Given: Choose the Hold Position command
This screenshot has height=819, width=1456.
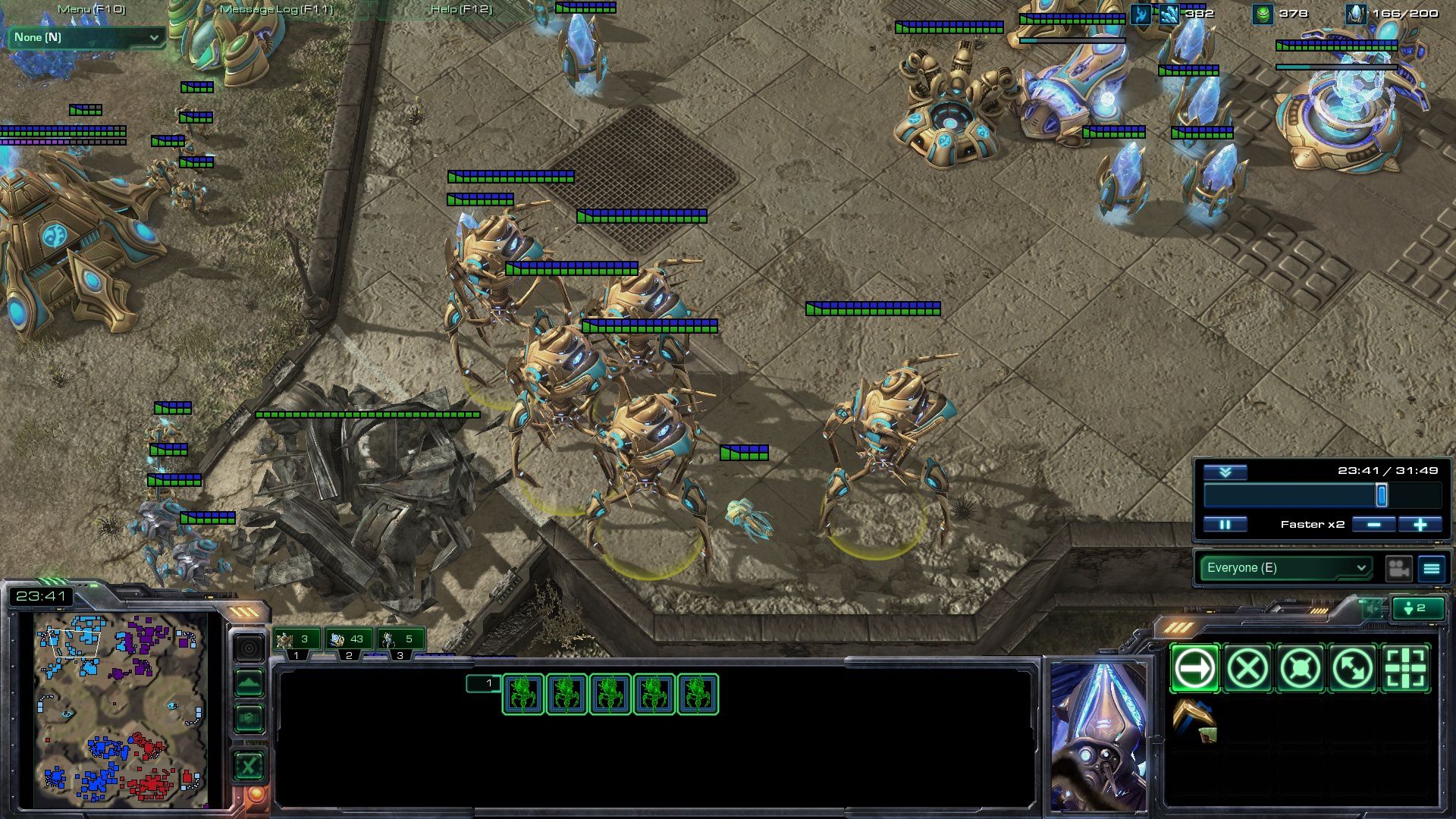Looking at the screenshot, I should click(1300, 669).
